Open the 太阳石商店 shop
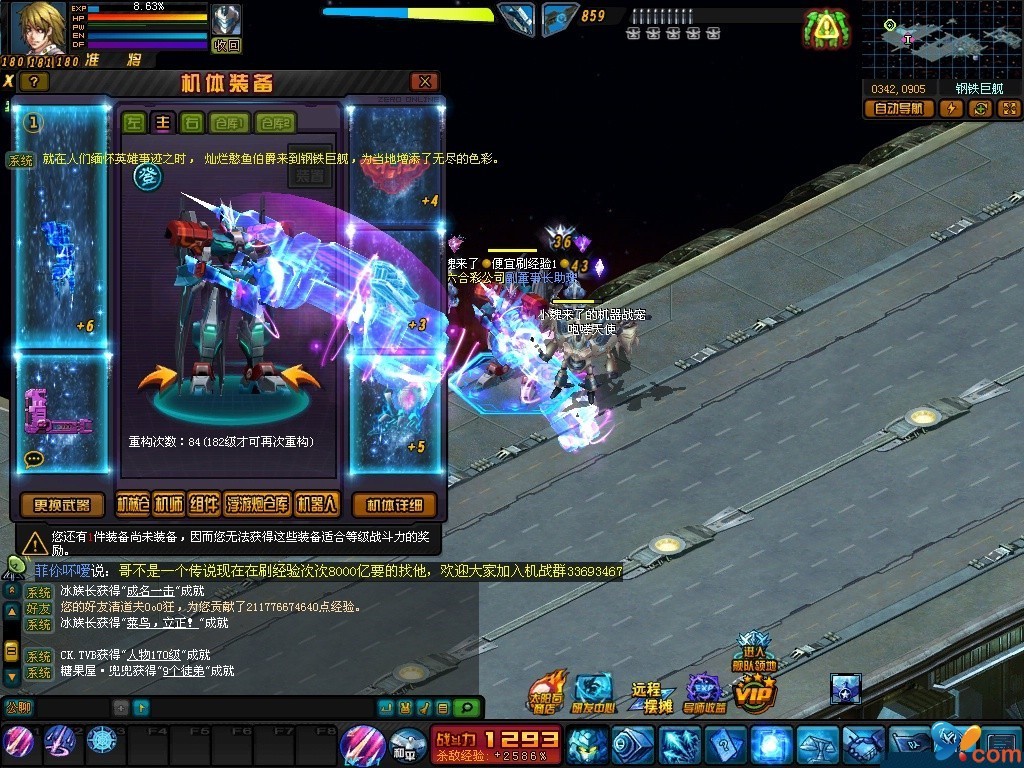Viewport: 1024px width, 768px height. 547,689
